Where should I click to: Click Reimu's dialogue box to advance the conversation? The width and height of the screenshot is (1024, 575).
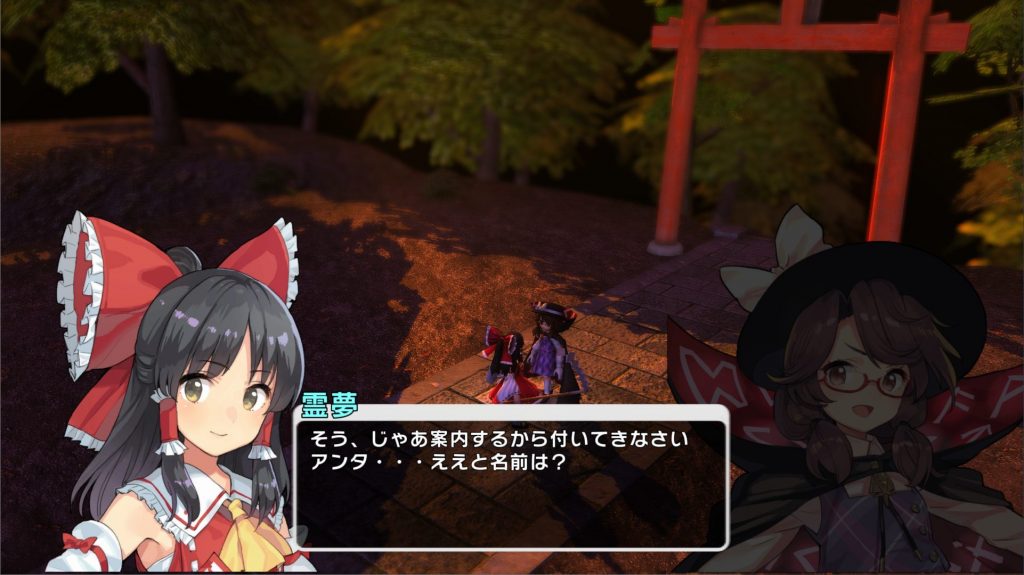tap(510, 477)
